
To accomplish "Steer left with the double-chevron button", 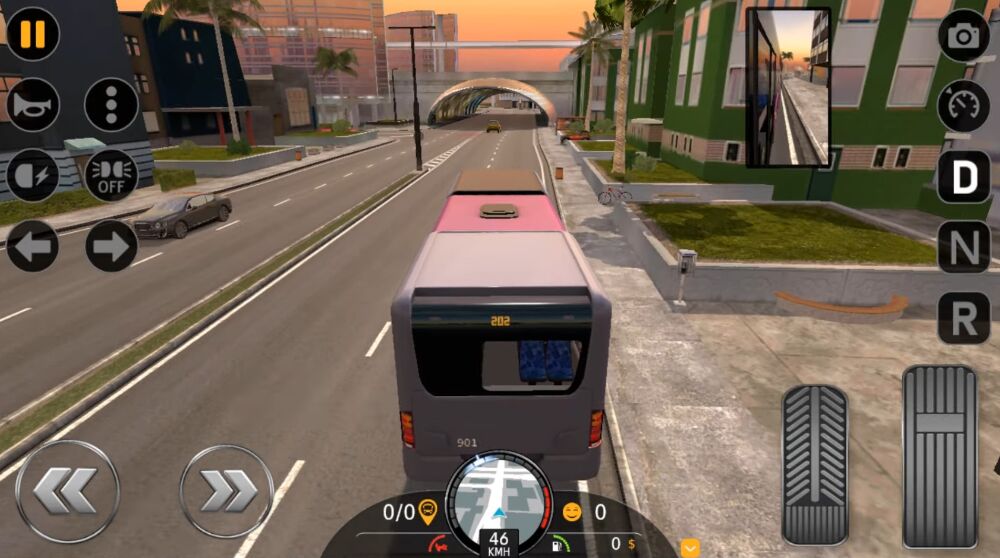I will coord(67,491).
